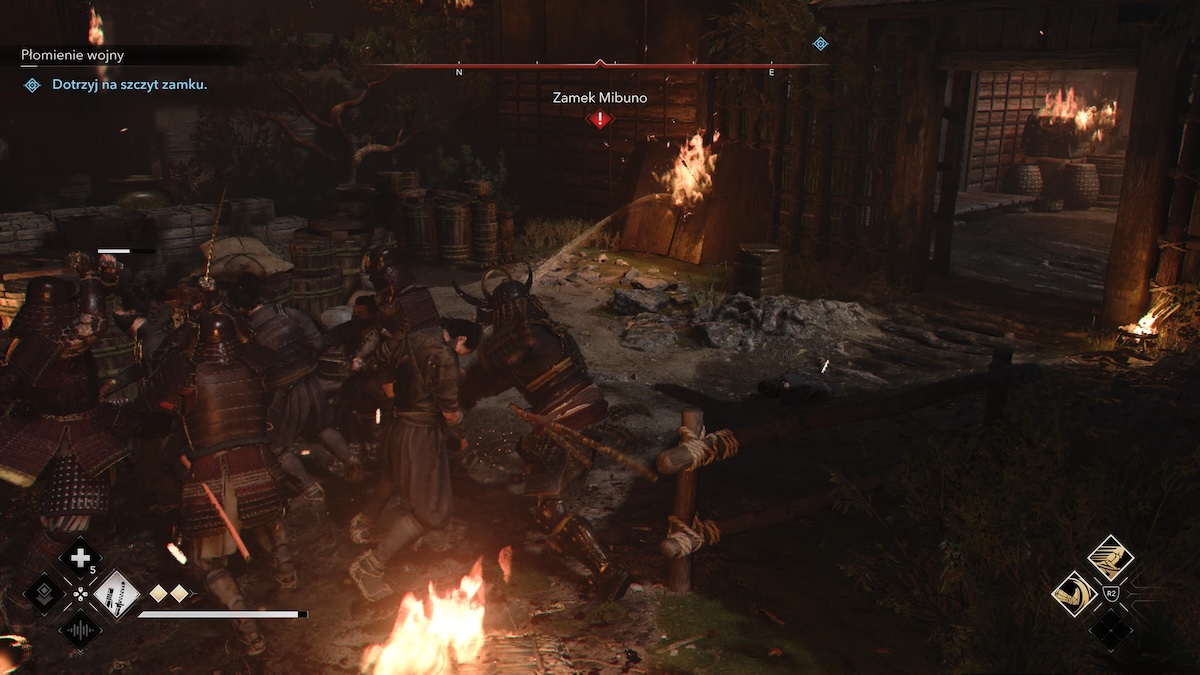Select the healing item slot with plus icon
Screen dimensions: 1200x675
[x=80, y=558]
